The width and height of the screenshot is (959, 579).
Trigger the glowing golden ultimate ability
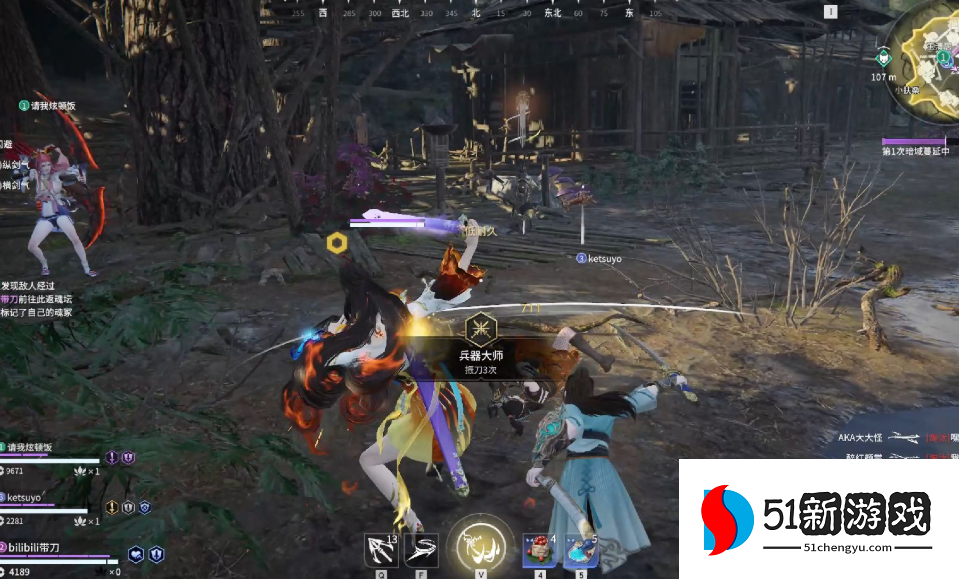pyautogui.click(x=480, y=546)
